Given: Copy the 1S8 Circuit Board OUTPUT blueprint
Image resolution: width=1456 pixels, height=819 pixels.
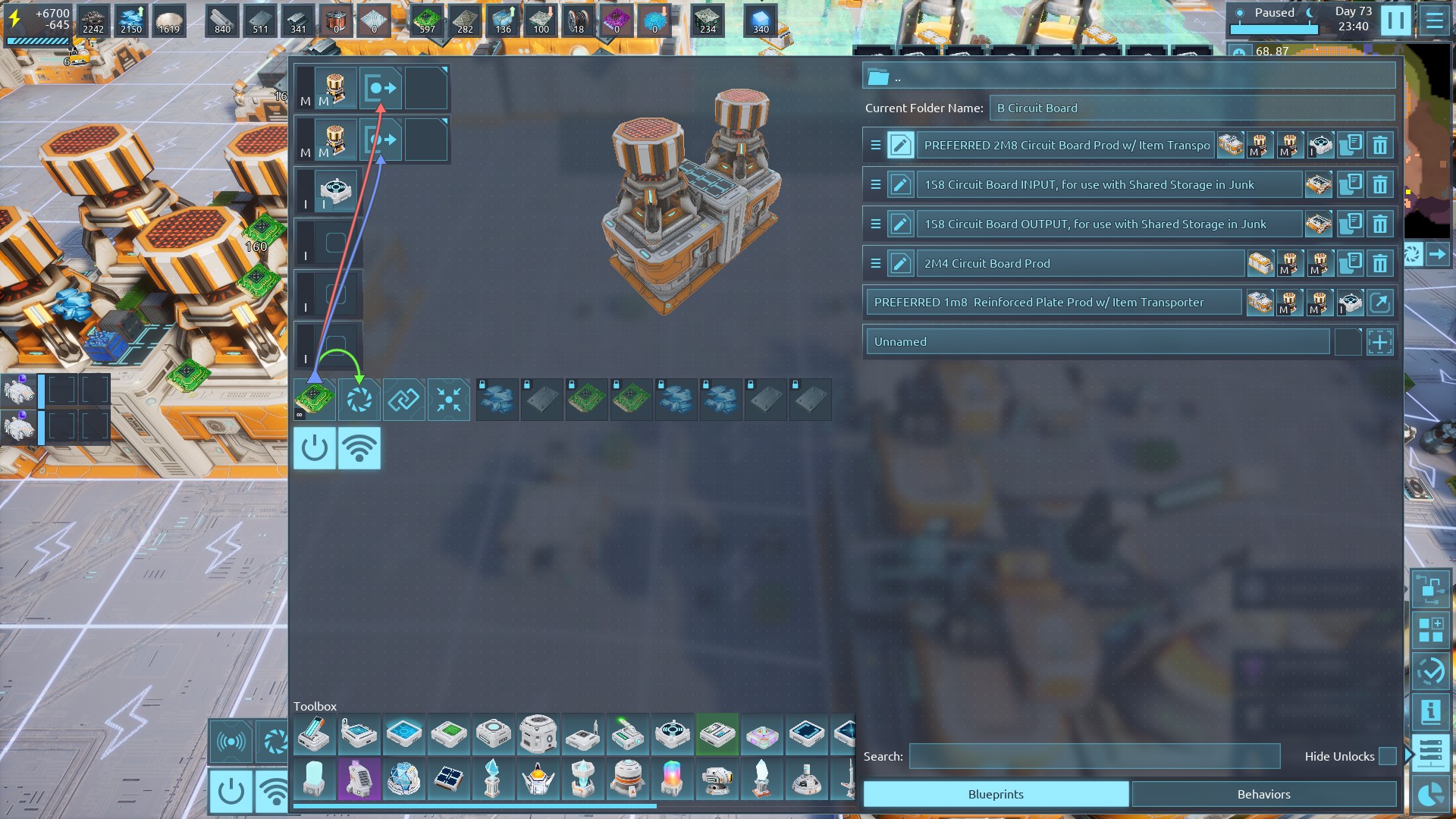Looking at the screenshot, I should [1350, 224].
